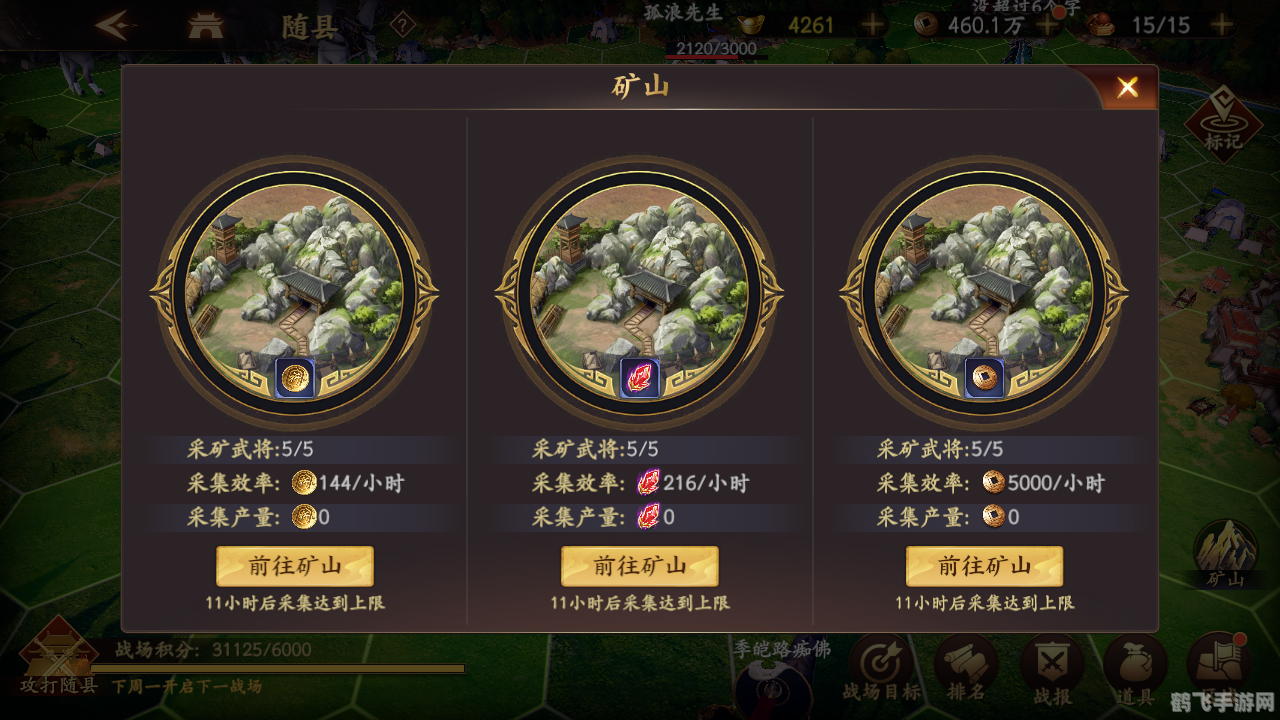This screenshot has width=1280, height=720.
Task: Click the back arrow at top left
Action: (x=118, y=24)
